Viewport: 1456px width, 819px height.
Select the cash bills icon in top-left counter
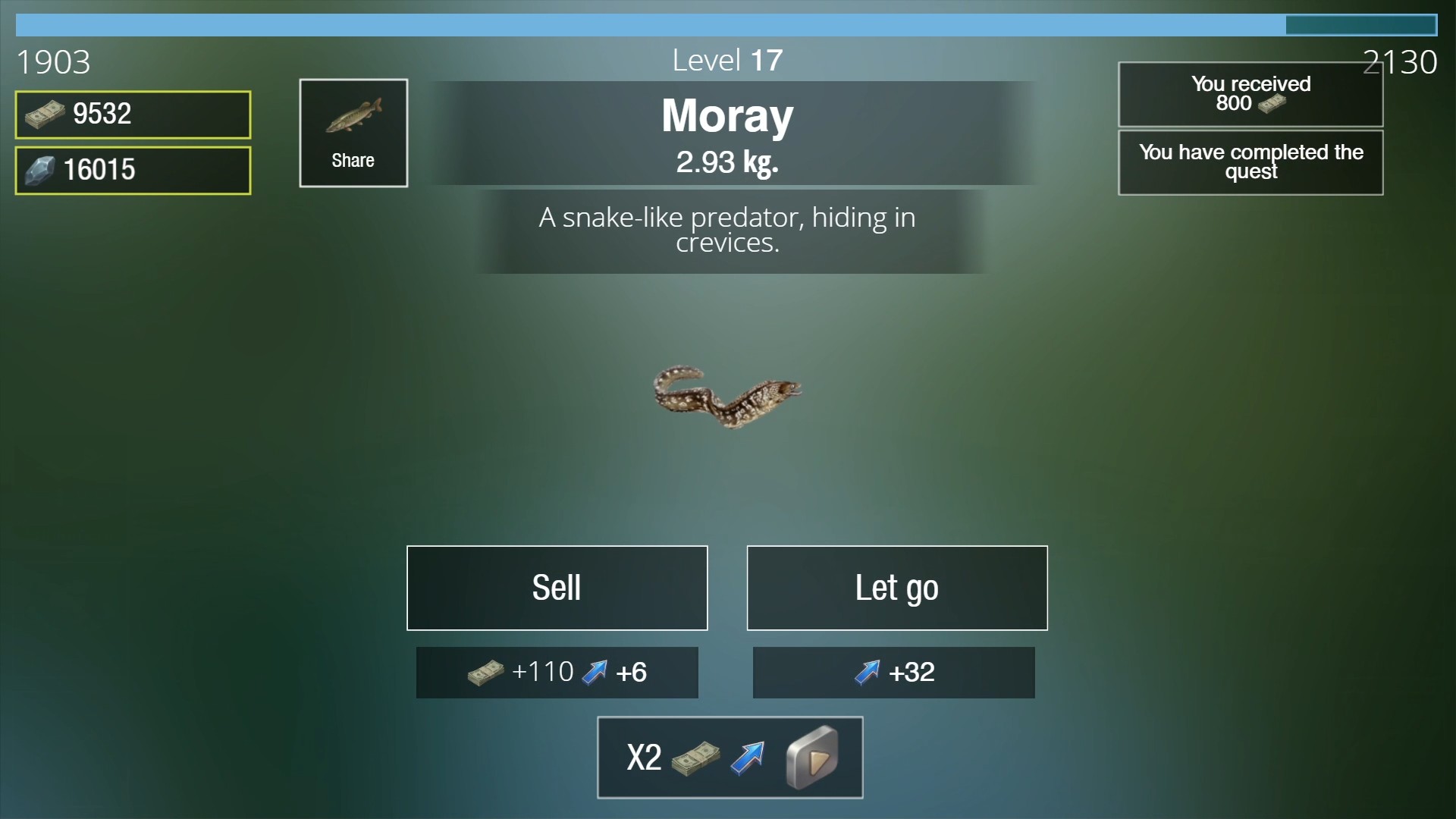[42, 114]
